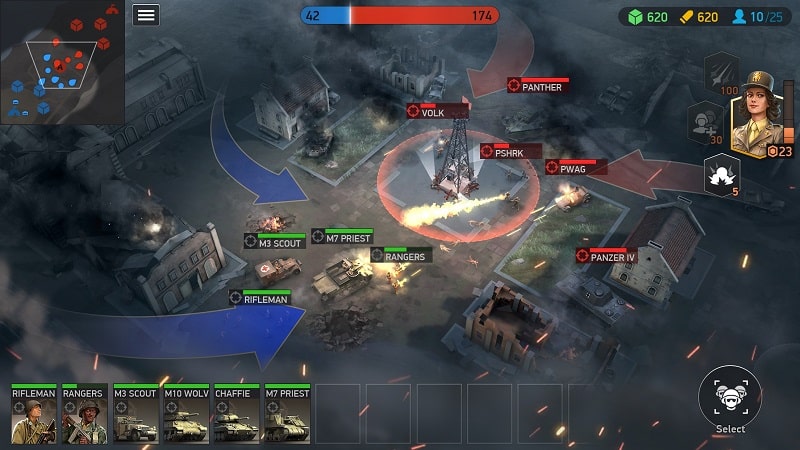Trigger the explosion strike ability

[x=722, y=174]
